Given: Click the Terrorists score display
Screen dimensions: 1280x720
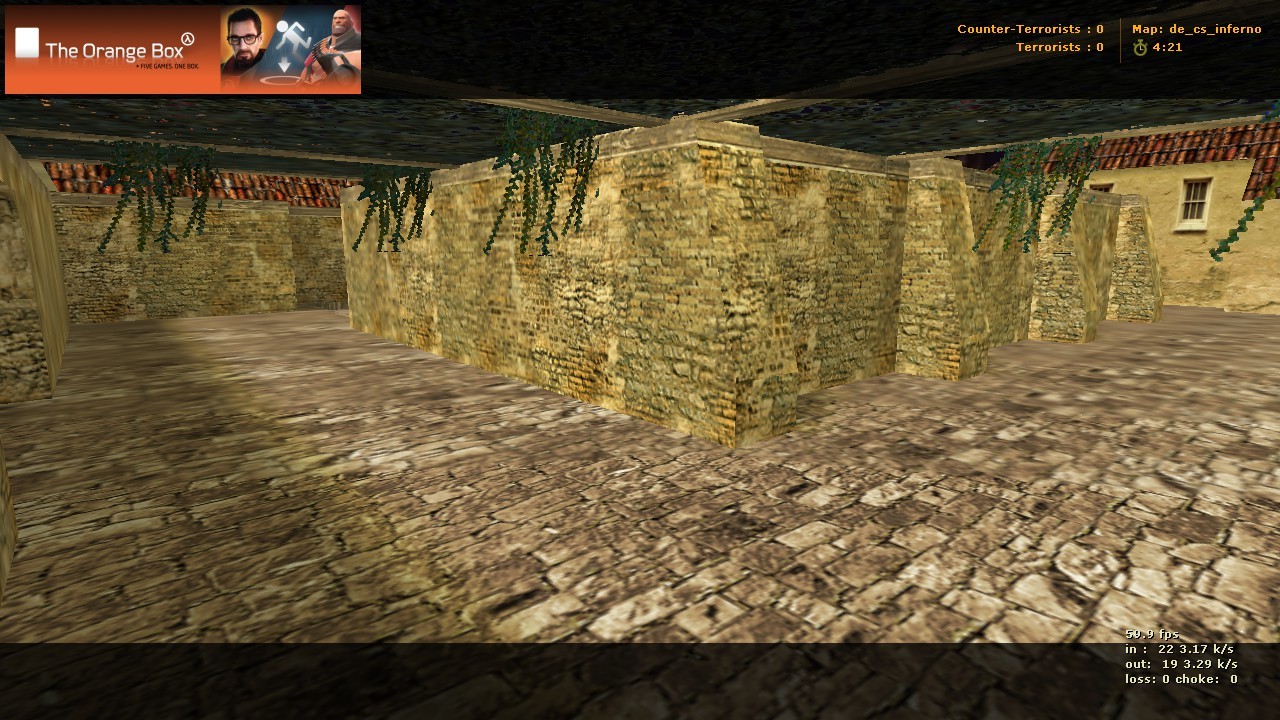Looking at the screenshot, I should [x=1058, y=46].
